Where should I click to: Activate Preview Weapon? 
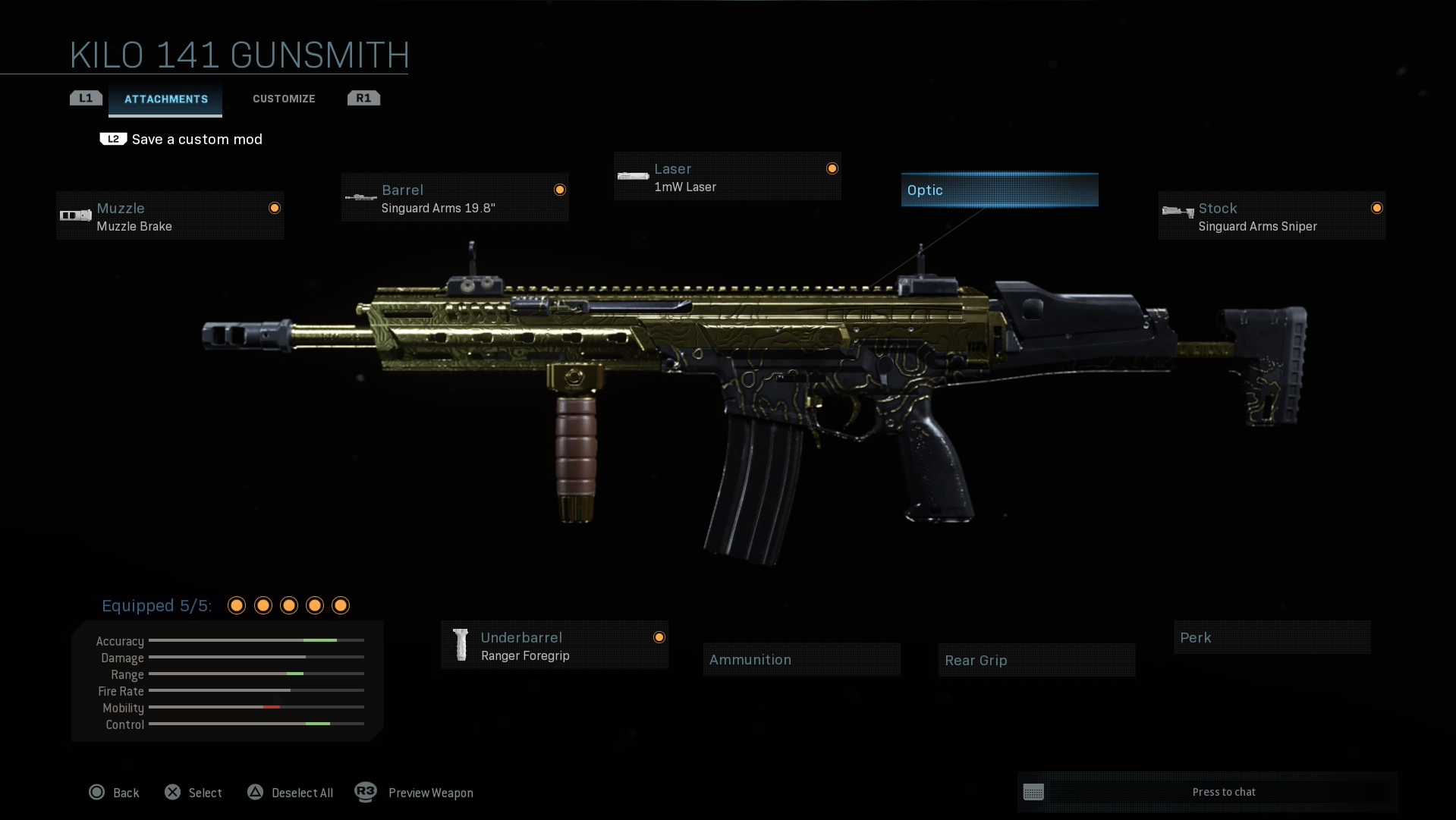click(415, 793)
